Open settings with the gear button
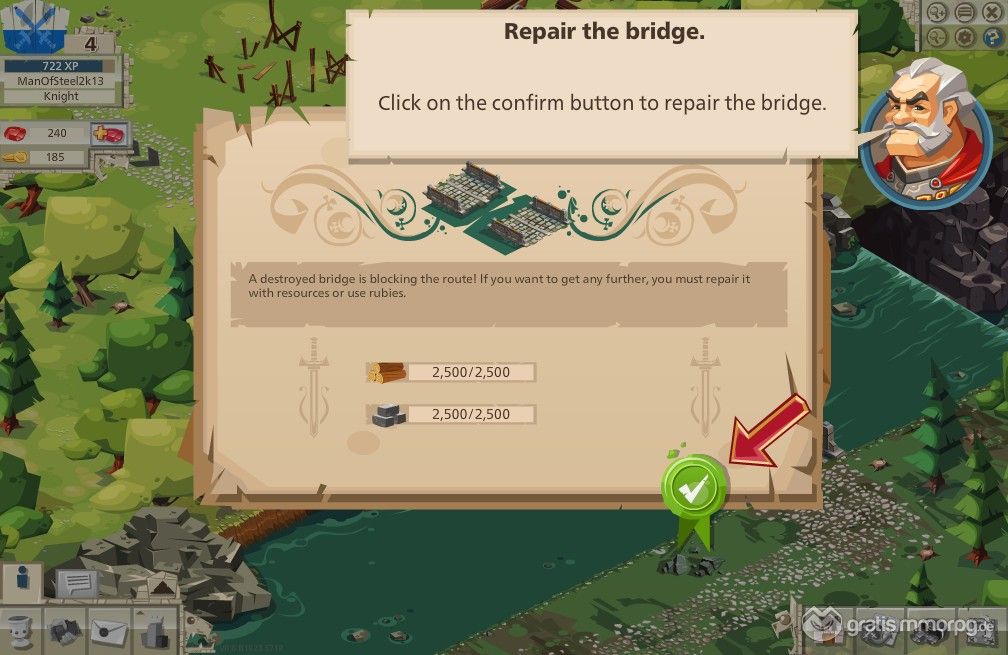The height and width of the screenshot is (655, 1008). pyautogui.click(x=964, y=37)
